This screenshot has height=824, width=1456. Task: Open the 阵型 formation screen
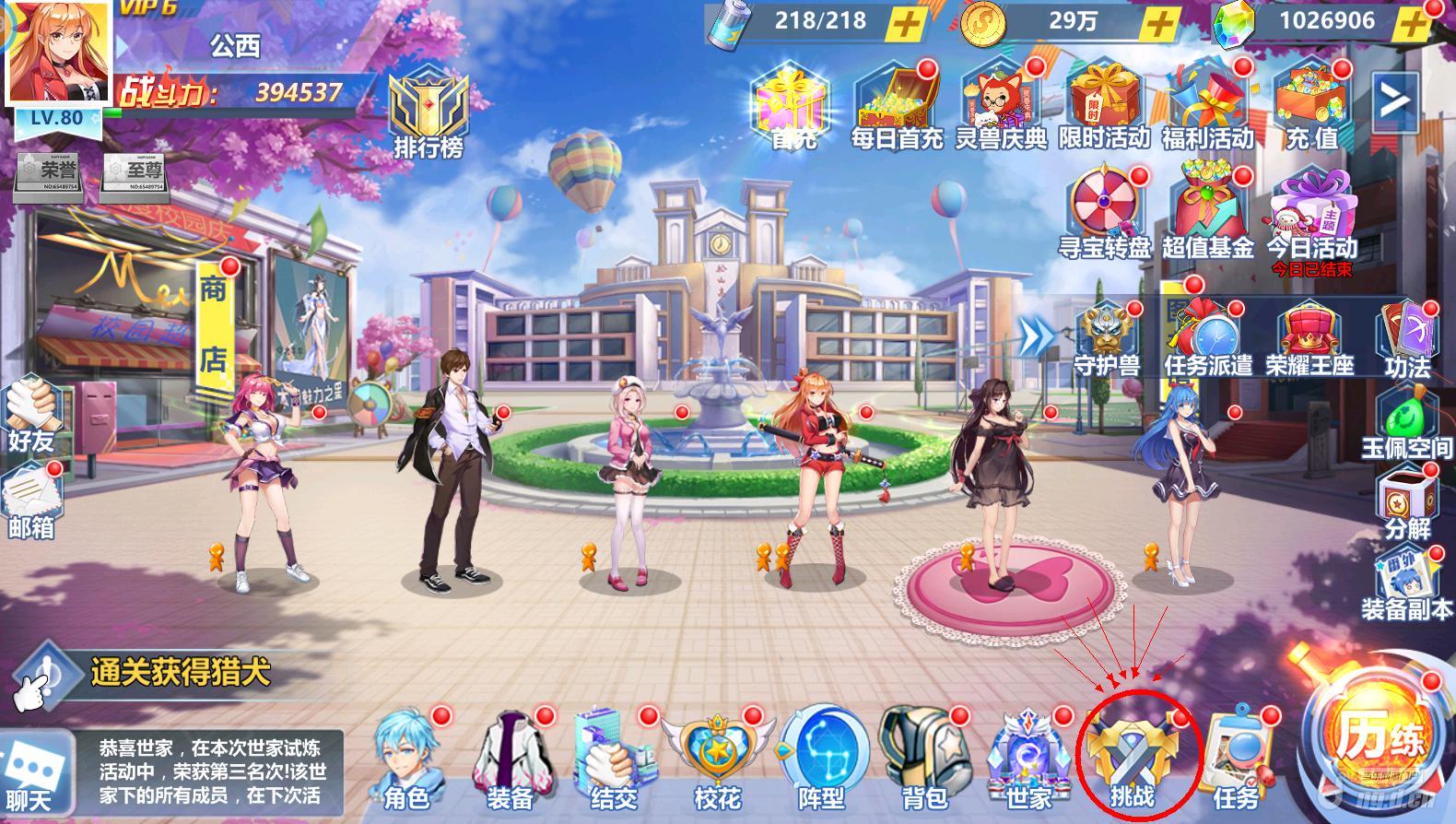(x=821, y=760)
